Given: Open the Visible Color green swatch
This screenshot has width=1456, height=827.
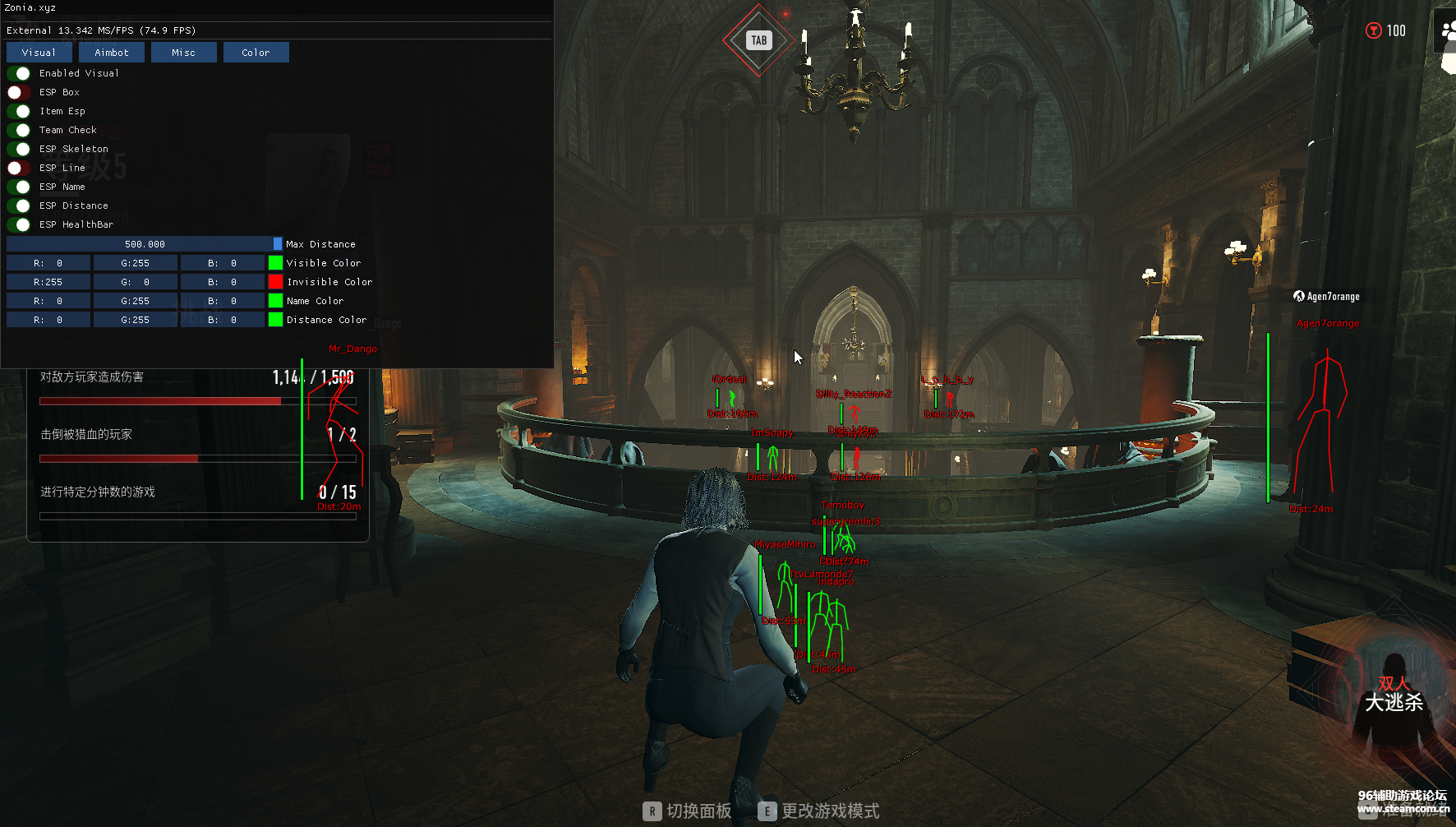Looking at the screenshot, I should (275, 263).
